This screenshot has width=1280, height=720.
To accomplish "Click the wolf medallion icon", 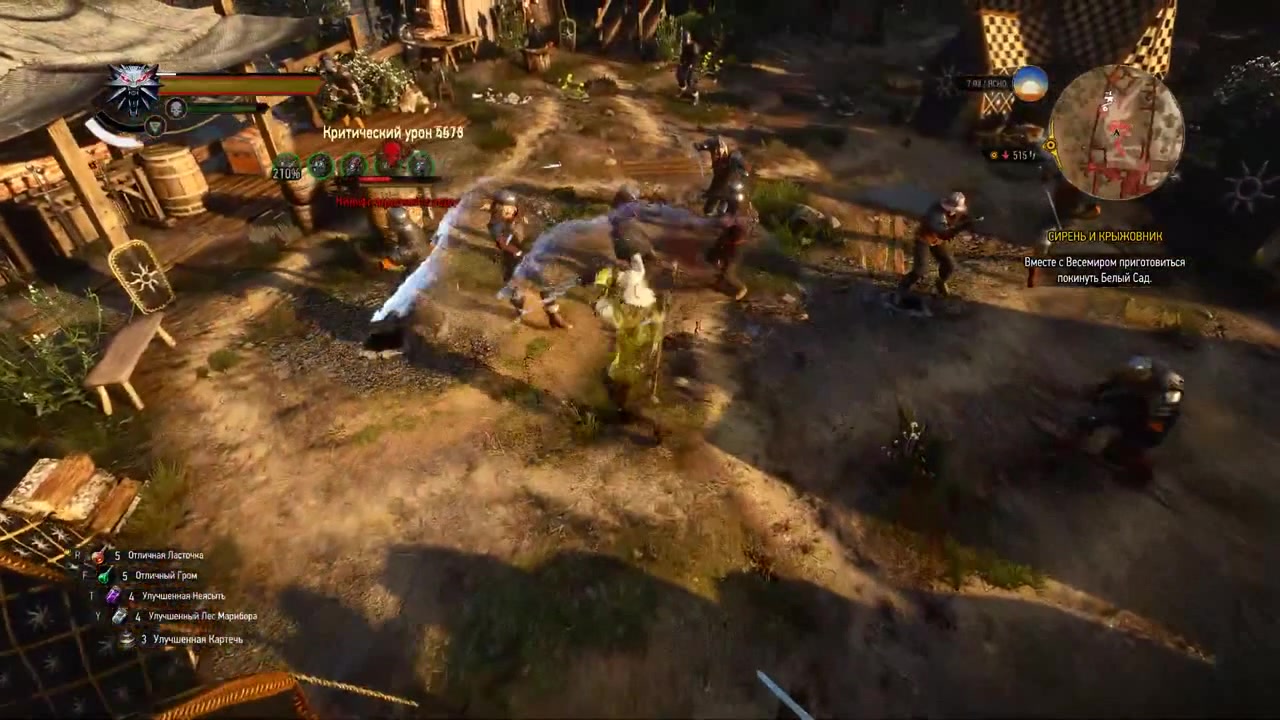I will coord(133,88).
